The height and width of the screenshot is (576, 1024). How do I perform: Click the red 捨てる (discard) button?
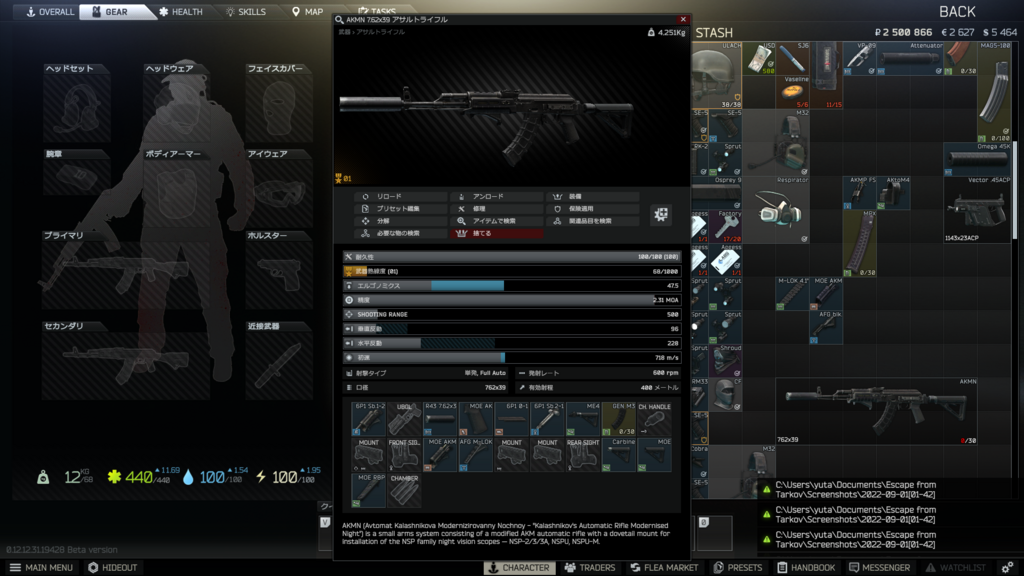click(496, 233)
